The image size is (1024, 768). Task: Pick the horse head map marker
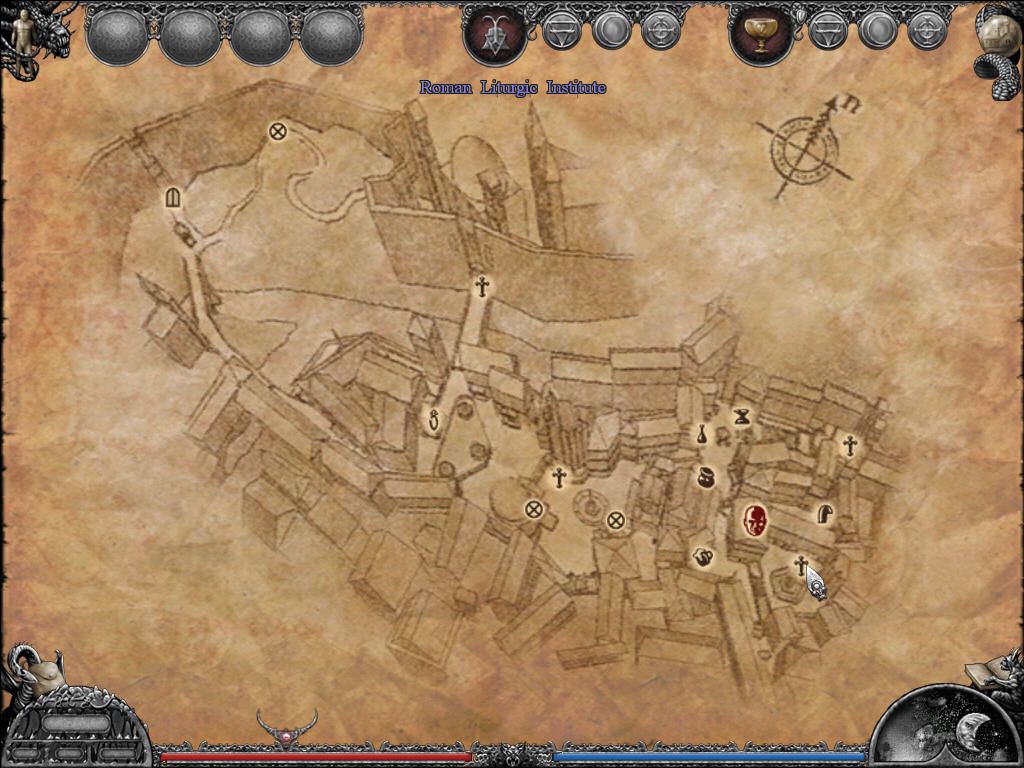825,514
